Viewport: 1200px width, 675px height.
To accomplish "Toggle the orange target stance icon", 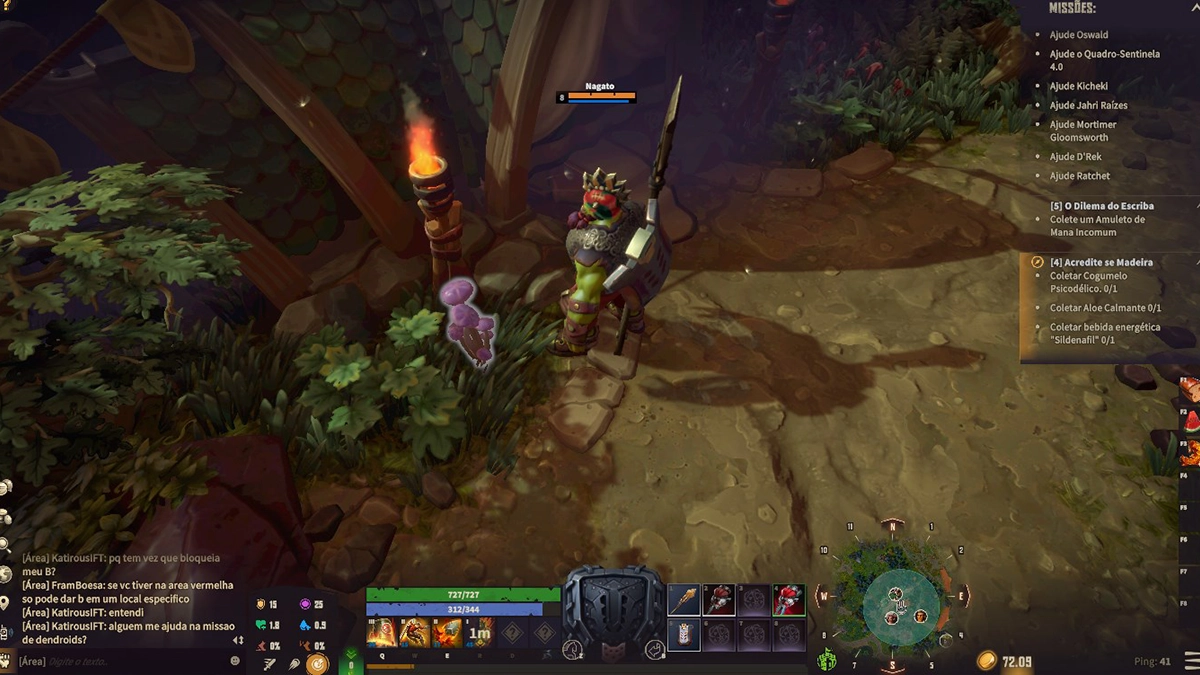I will pos(318,663).
